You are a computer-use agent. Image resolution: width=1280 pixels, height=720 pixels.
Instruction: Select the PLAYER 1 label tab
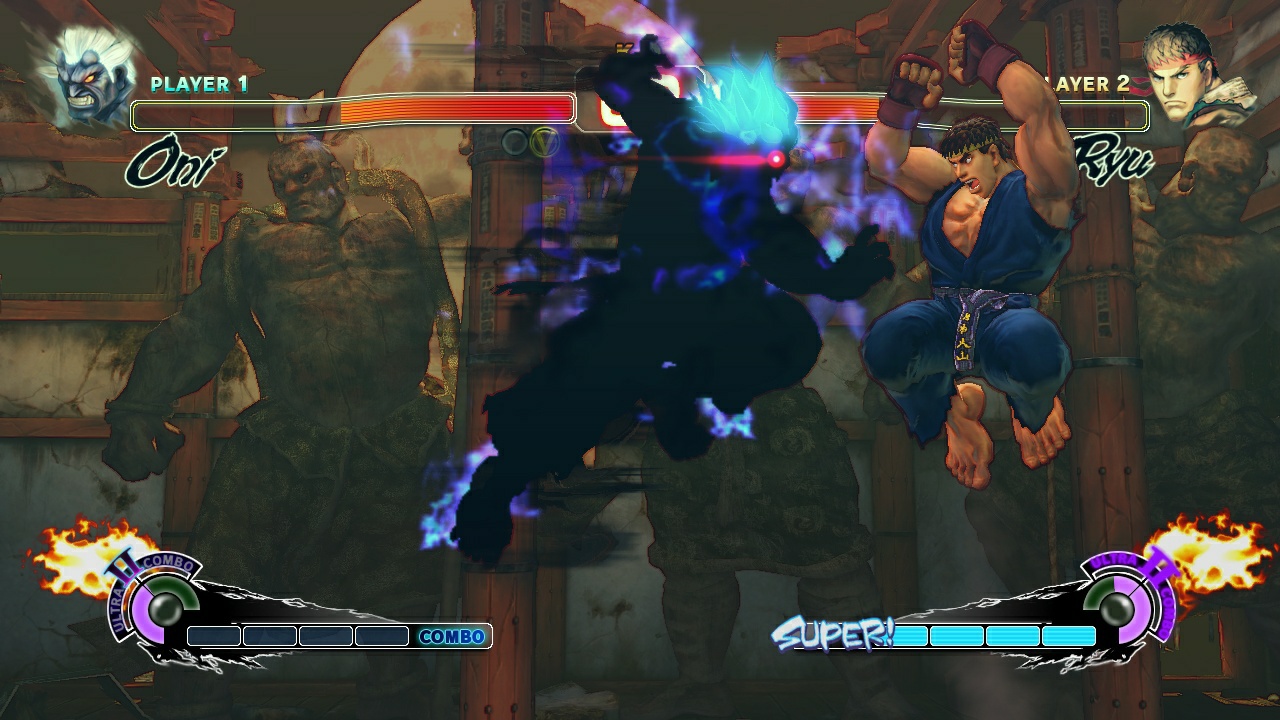pos(197,85)
